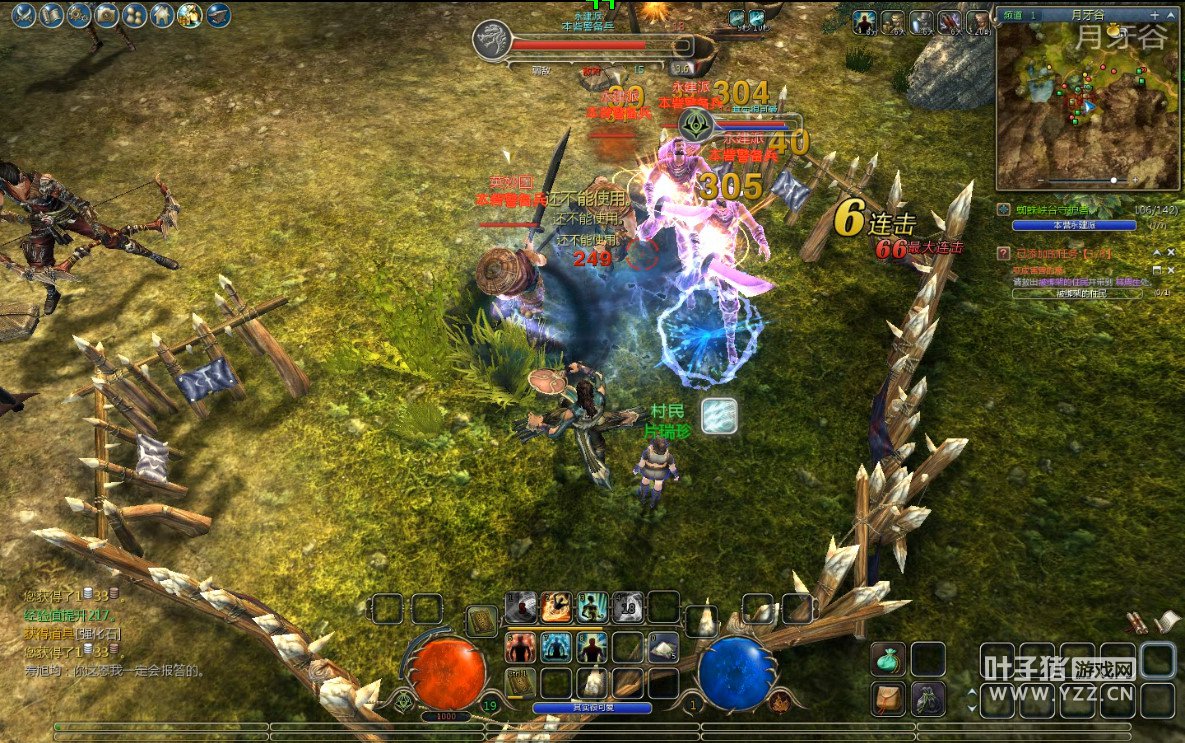Activate the fiery kick skill in slot 2
Viewport: 1185px width, 743px height.
point(556,606)
